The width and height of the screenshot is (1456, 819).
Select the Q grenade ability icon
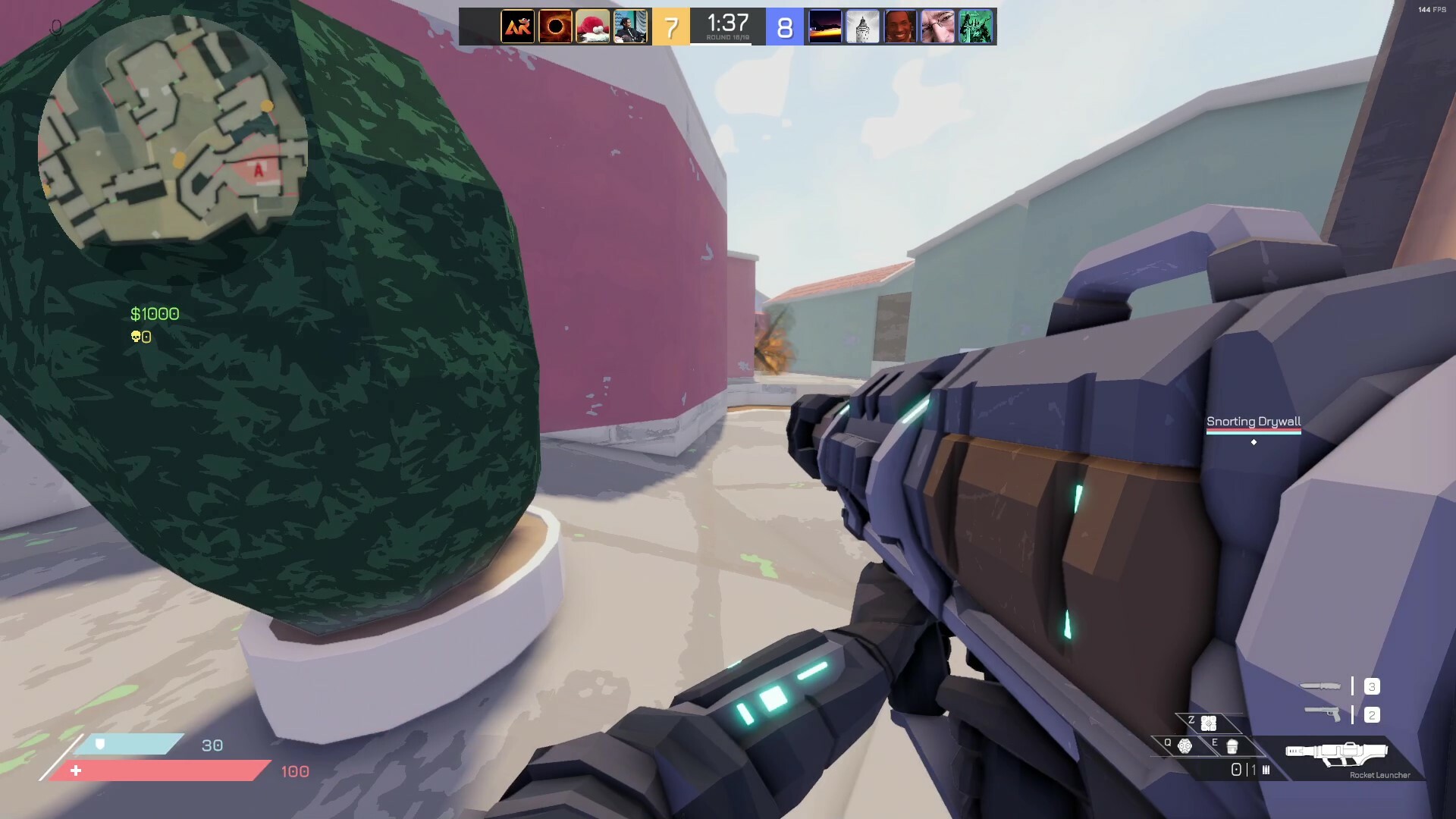click(x=1184, y=747)
